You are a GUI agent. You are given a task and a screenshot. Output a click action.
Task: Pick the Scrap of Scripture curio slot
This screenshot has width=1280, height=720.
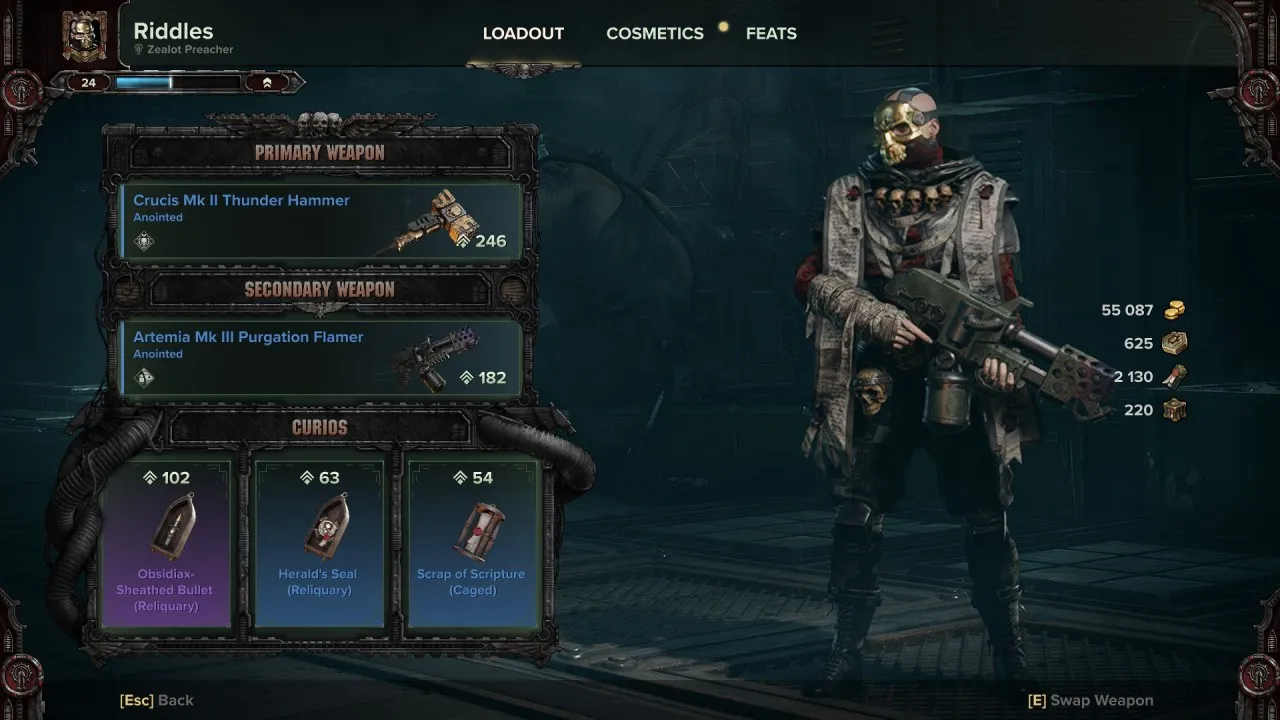[473, 543]
